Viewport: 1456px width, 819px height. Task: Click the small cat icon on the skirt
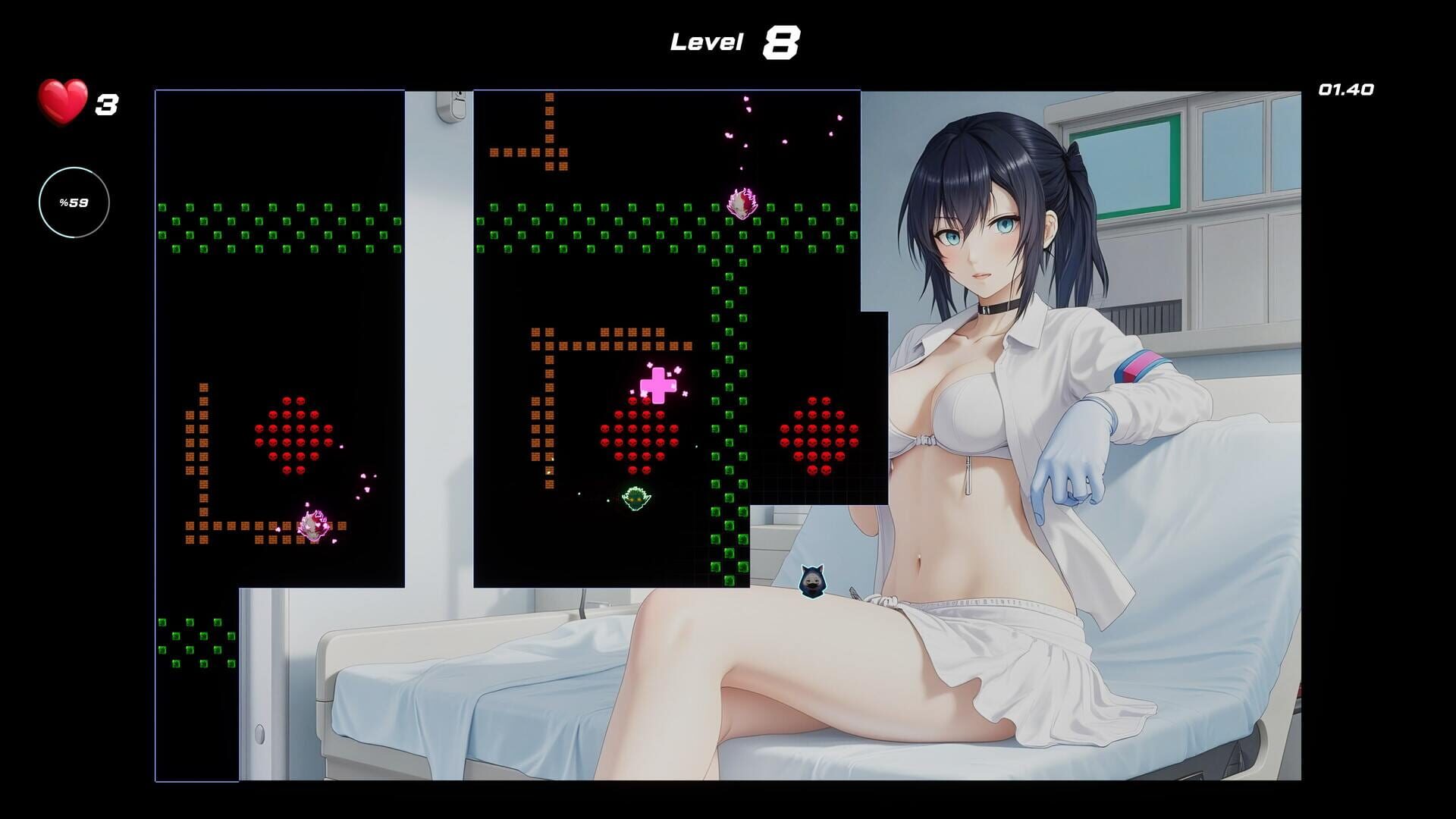[x=811, y=581]
